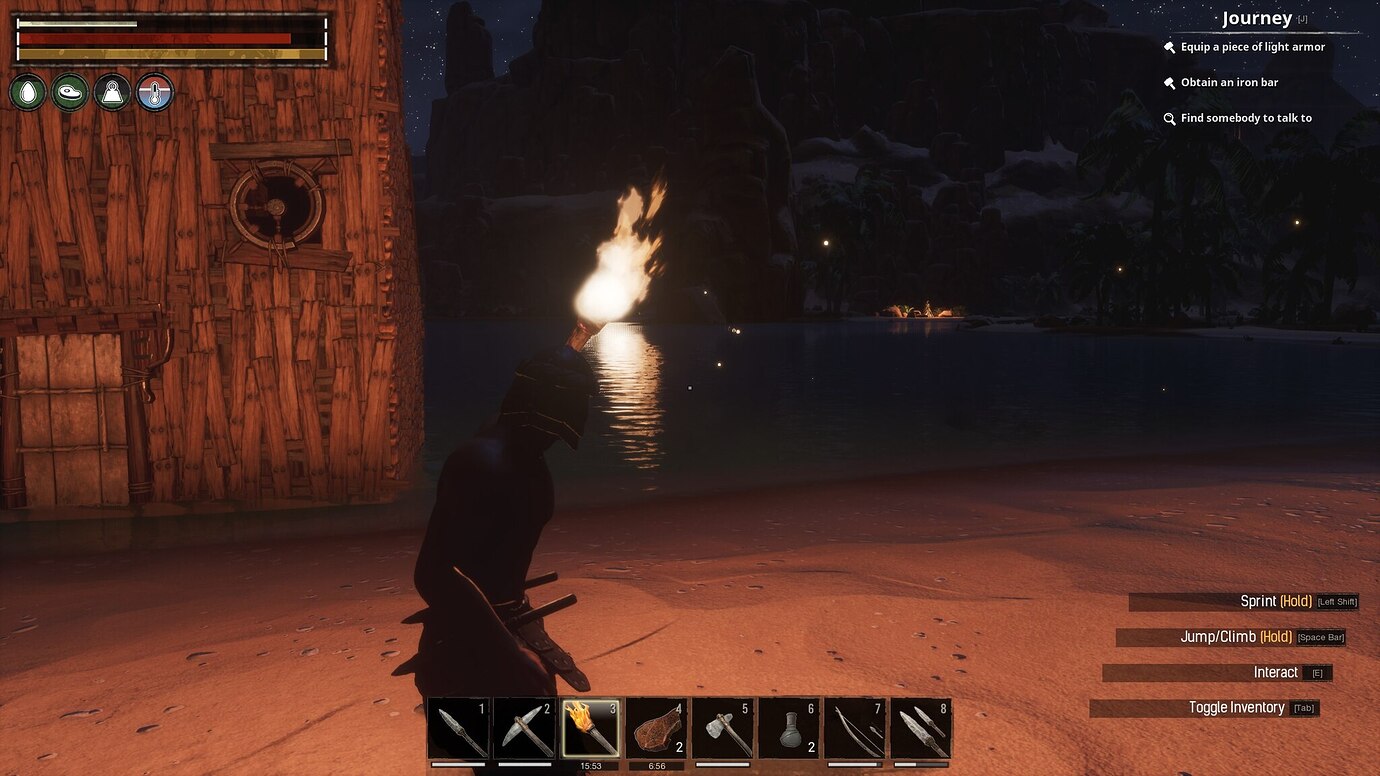Screen dimensions: 1380x776
Task: Click the thermometer temperature status icon
Action: pyautogui.click(x=154, y=92)
